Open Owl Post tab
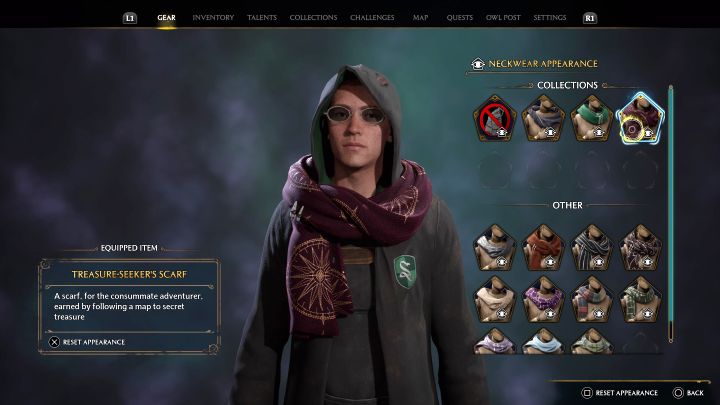 click(x=503, y=17)
